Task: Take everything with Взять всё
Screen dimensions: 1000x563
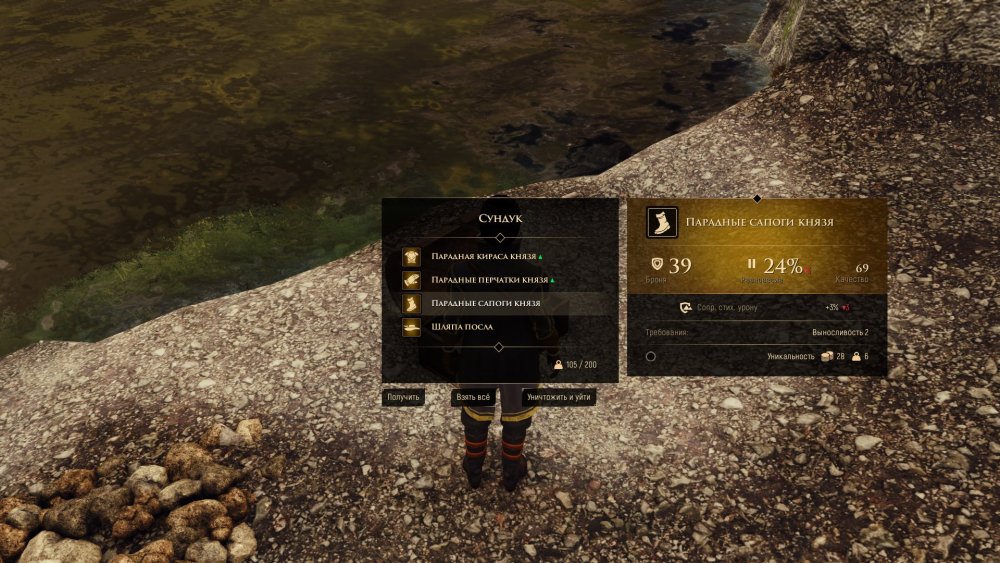Action: 473,397
